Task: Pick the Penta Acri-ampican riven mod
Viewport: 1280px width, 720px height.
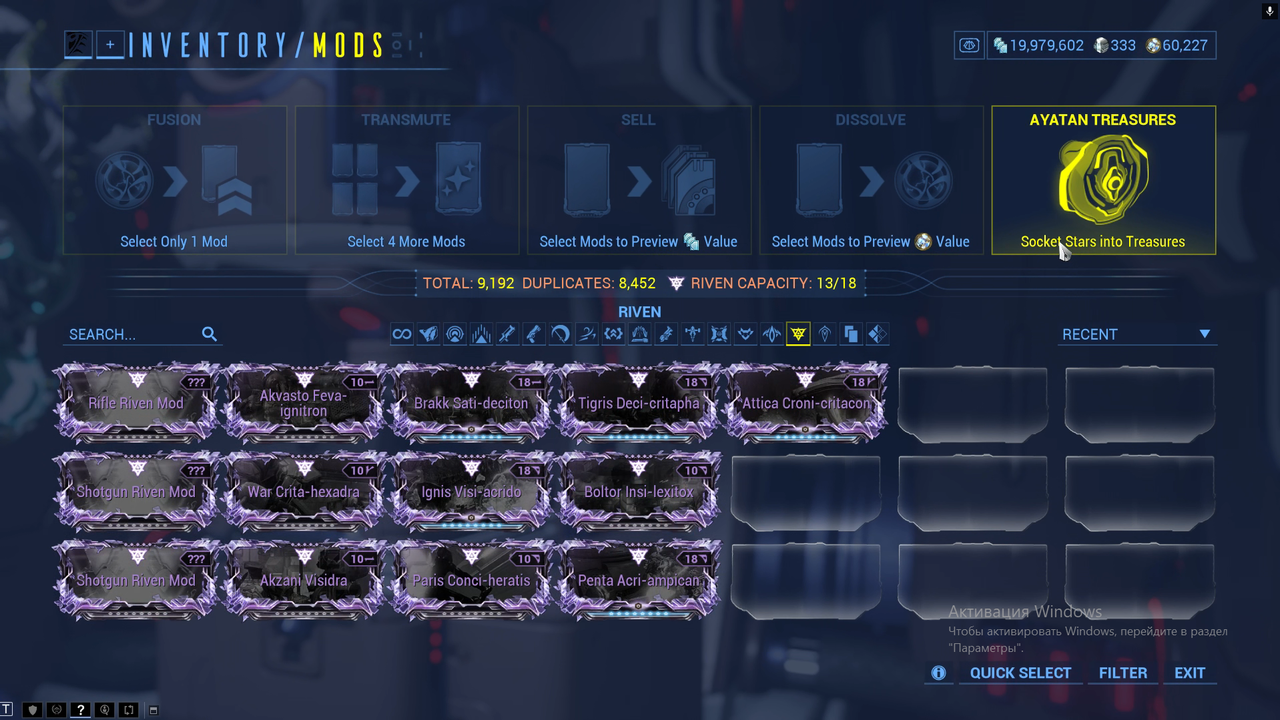Action: pyautogui.click(x=638, y=580)
